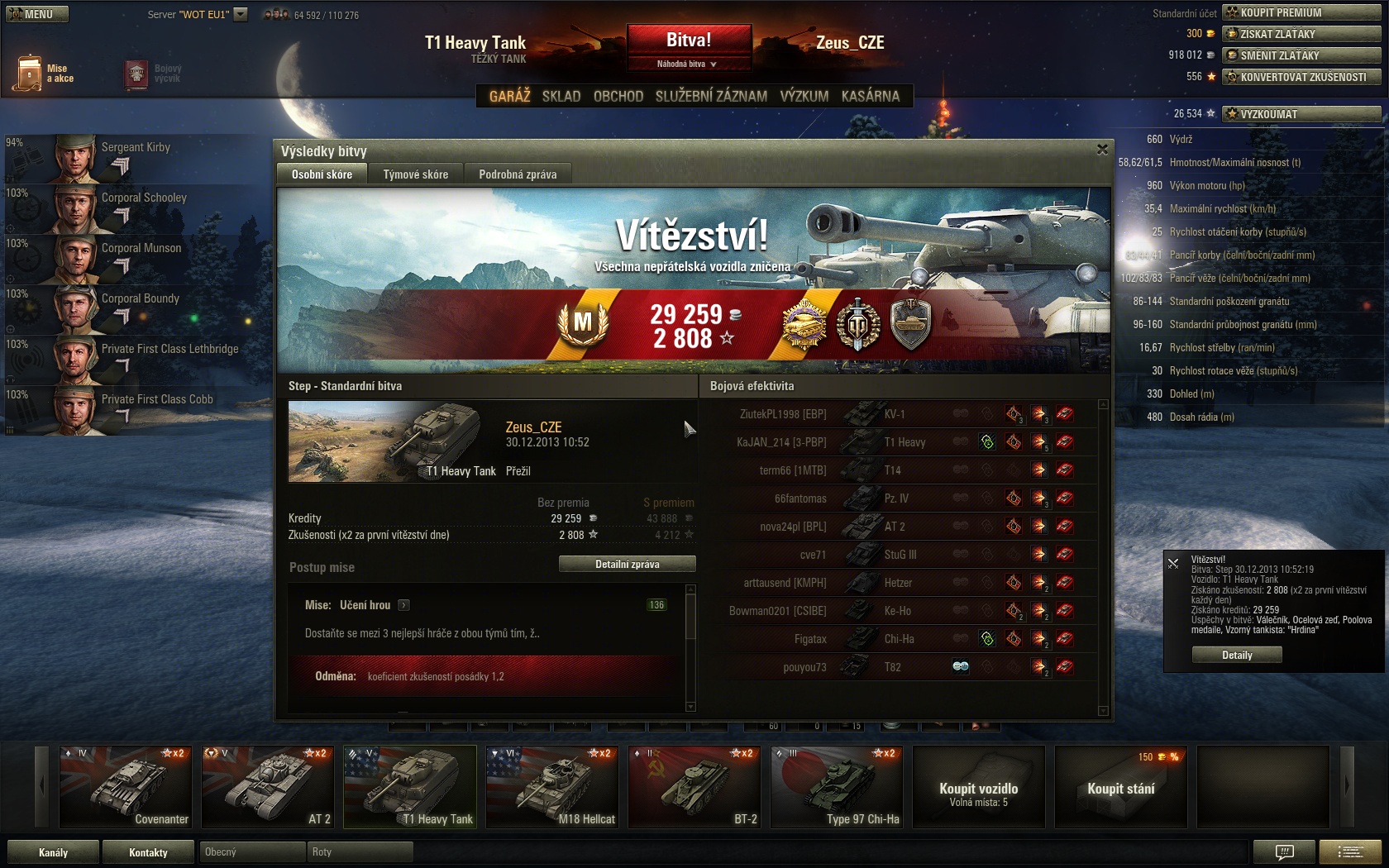
Task: Show the Kontakty list
Action: [148, 852]
